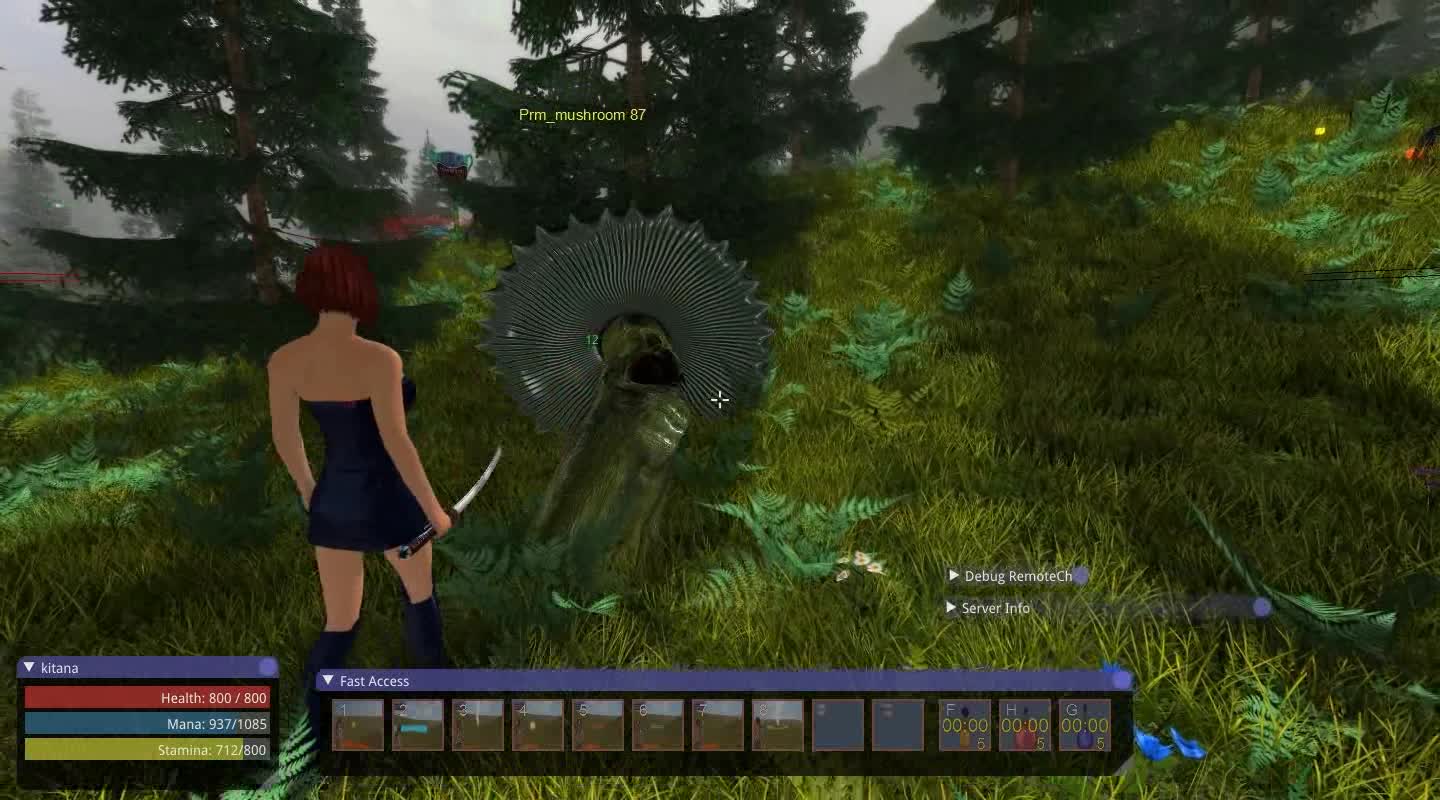Image resolution: width=1440 pixels, height=800 pixels.
Task: Use the red potion bound to H
Action: (1023, 722)
